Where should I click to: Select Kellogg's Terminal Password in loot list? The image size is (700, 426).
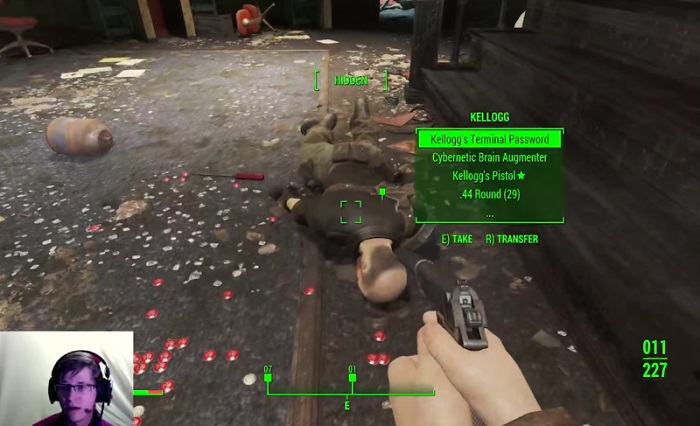point(489,139)
